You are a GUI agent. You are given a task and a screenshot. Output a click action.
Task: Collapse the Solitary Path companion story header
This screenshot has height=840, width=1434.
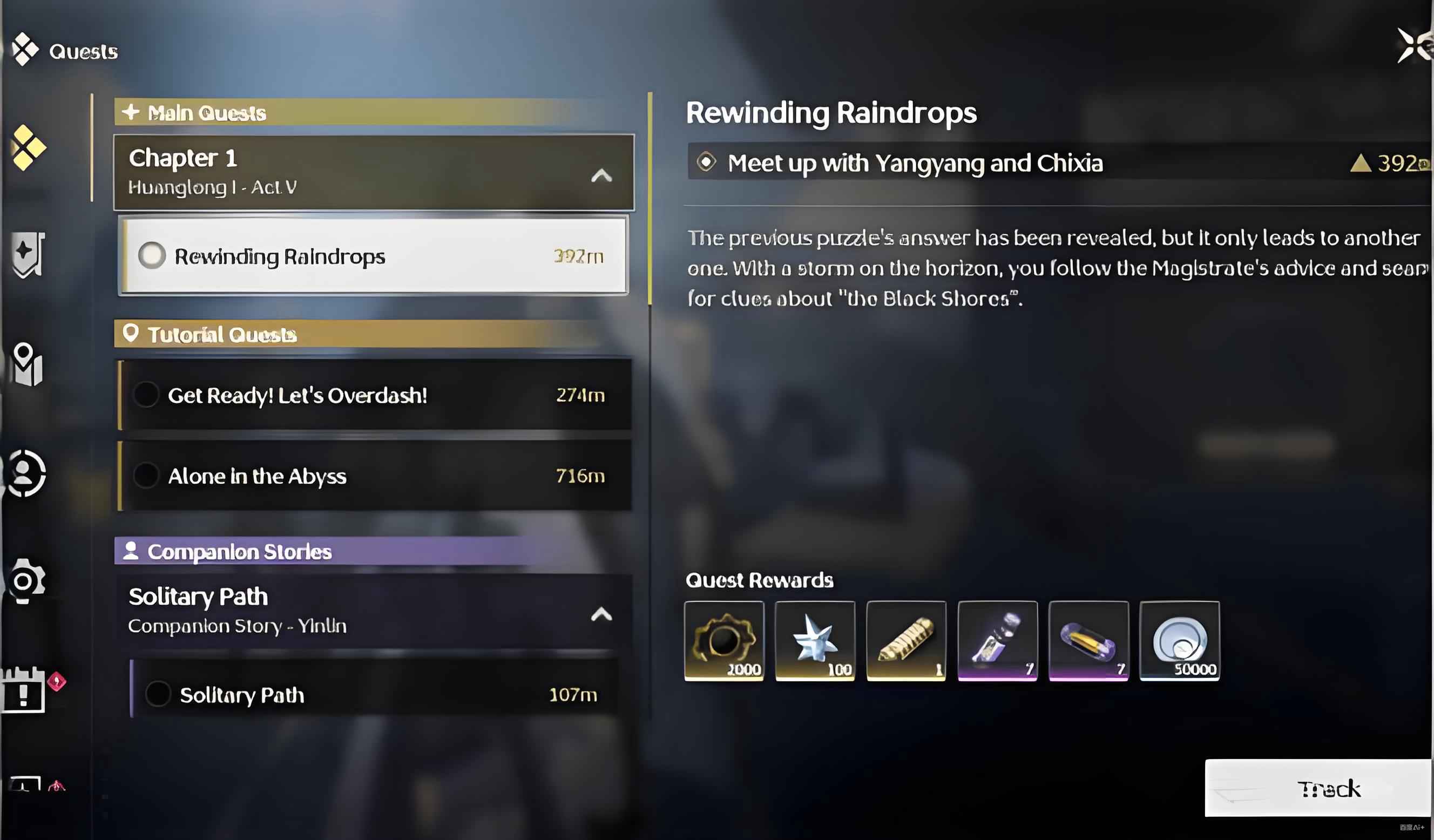[x=601, y=614]
